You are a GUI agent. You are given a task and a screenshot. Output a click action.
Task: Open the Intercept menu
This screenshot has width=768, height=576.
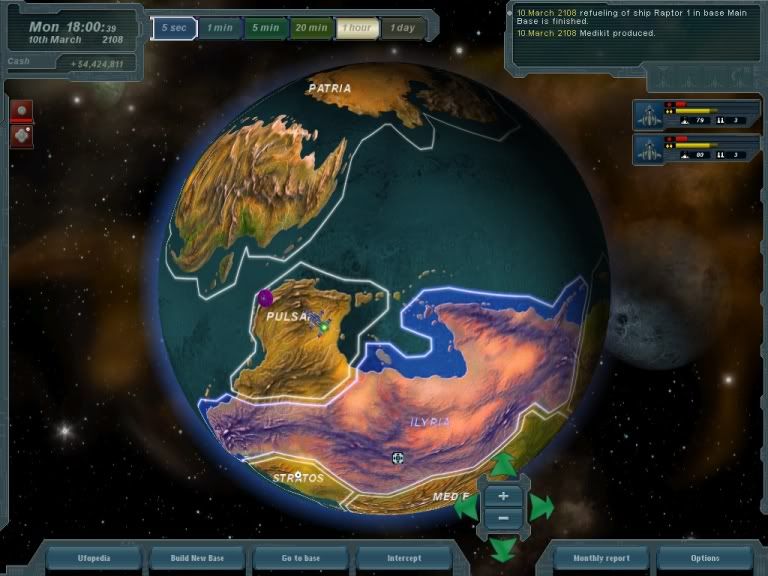click(x=403, y=558)
